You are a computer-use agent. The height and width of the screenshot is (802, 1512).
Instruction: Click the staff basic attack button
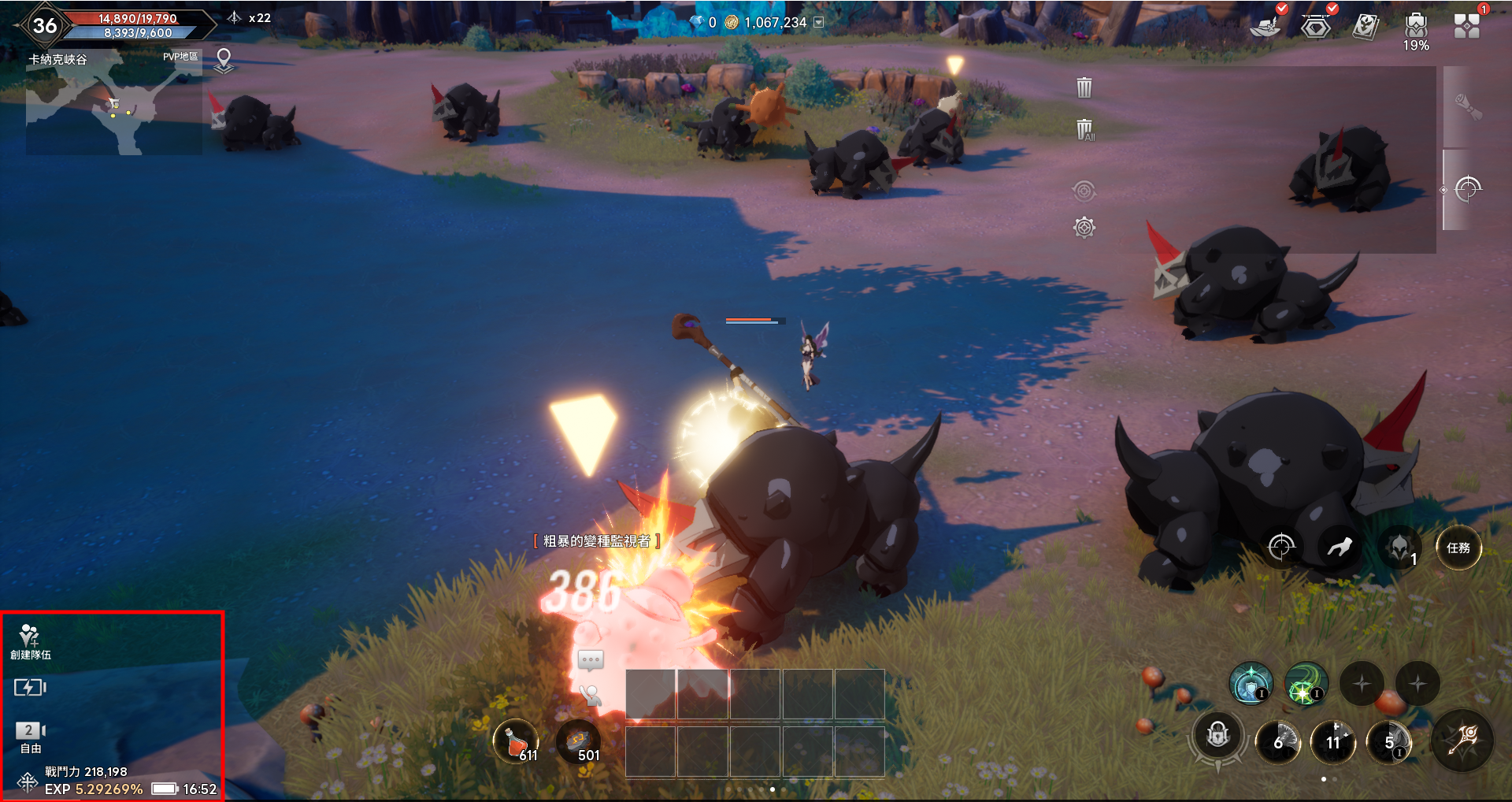click(x=1462, y=741)
